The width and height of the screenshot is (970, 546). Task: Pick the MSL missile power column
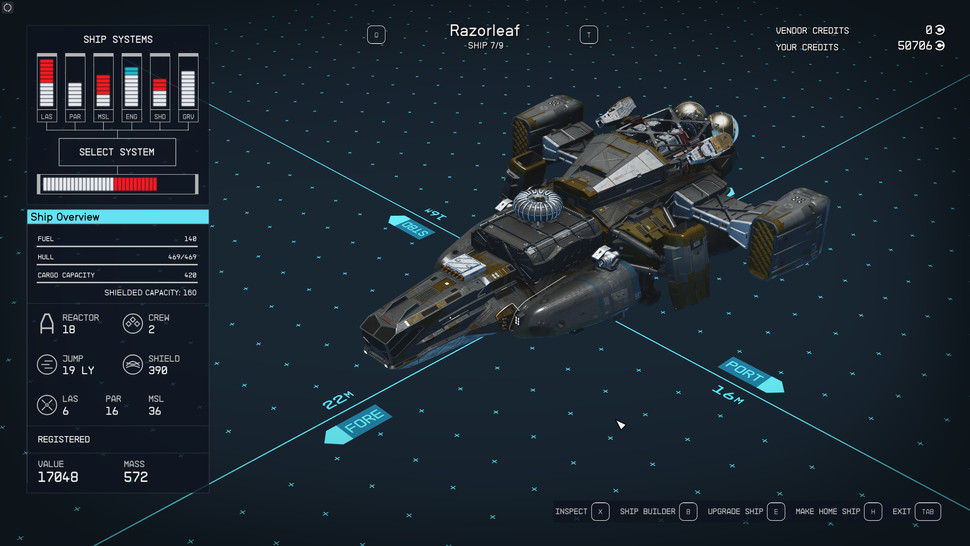[x=102, y=84]
